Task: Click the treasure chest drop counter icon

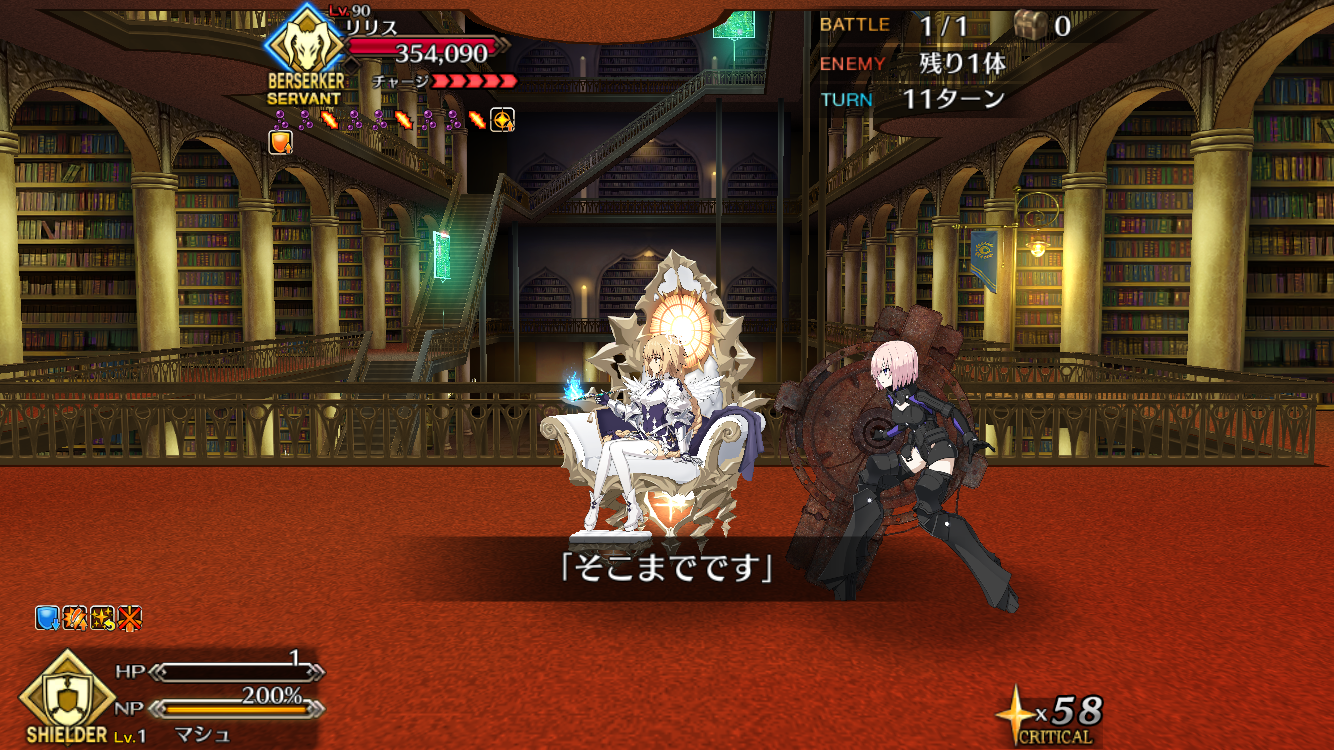Action: pyautogui.click(x=1028, y=25)
